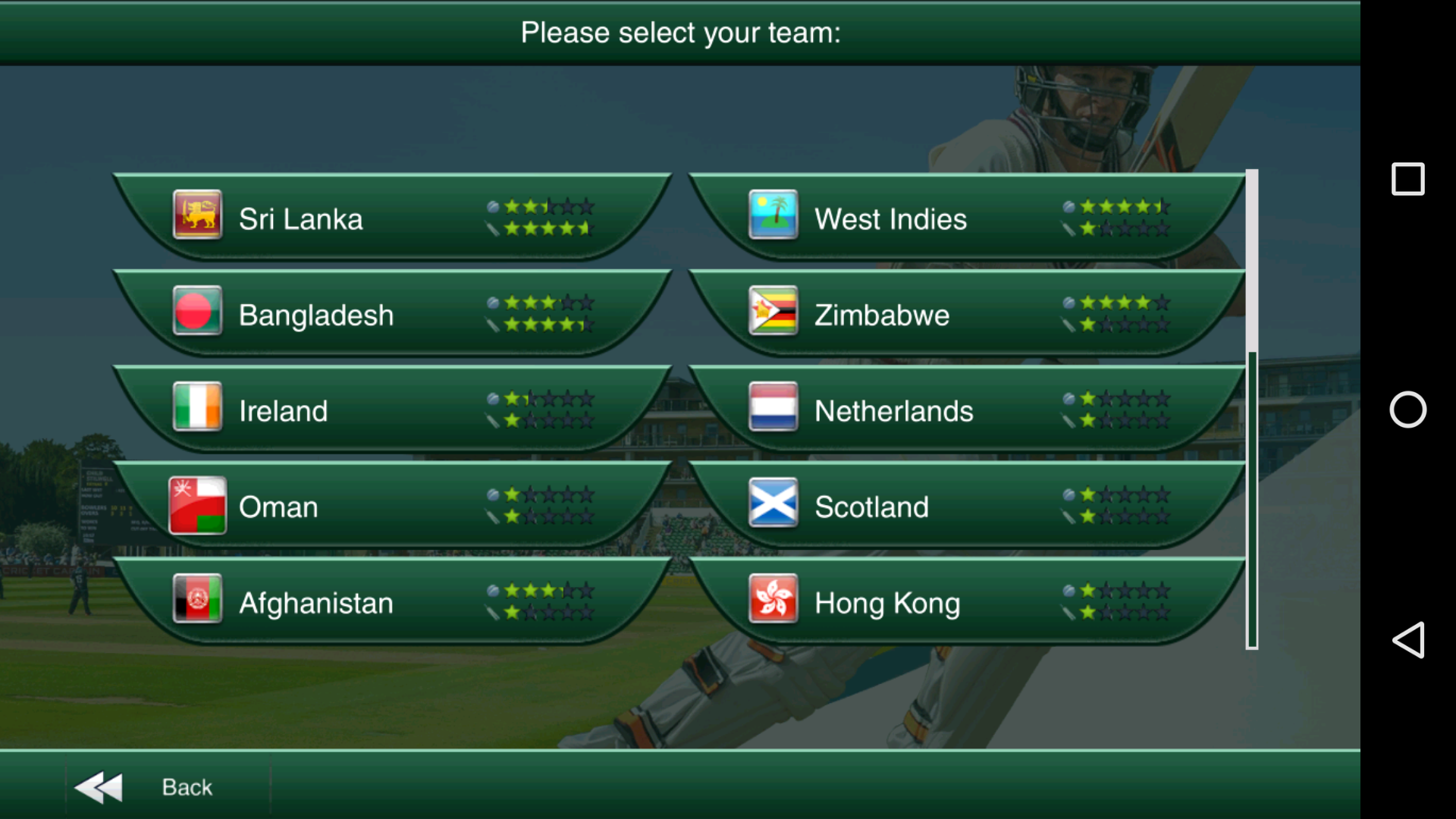The height and width of the screenshot is (819, 1456).
Task: Click the Netherlands flag icon
Action: (773, 410)
